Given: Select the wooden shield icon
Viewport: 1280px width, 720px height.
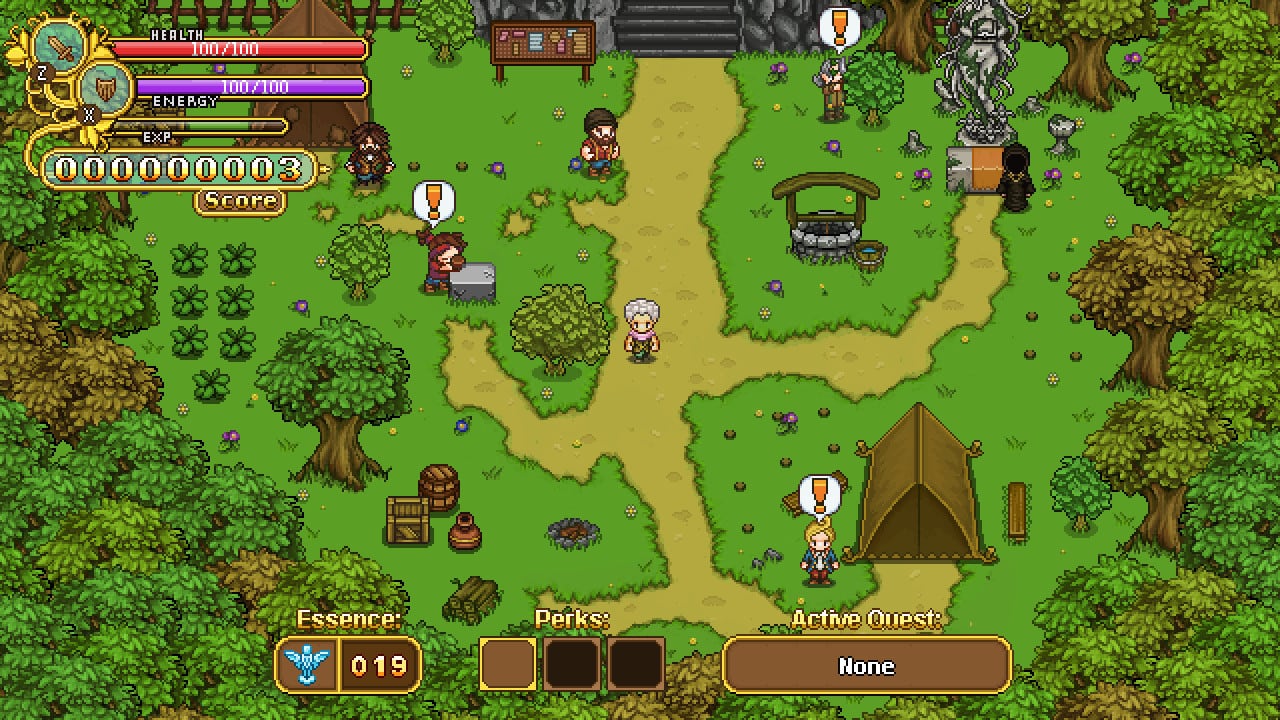Looking at the screenshot, I should tap(104, 88).
